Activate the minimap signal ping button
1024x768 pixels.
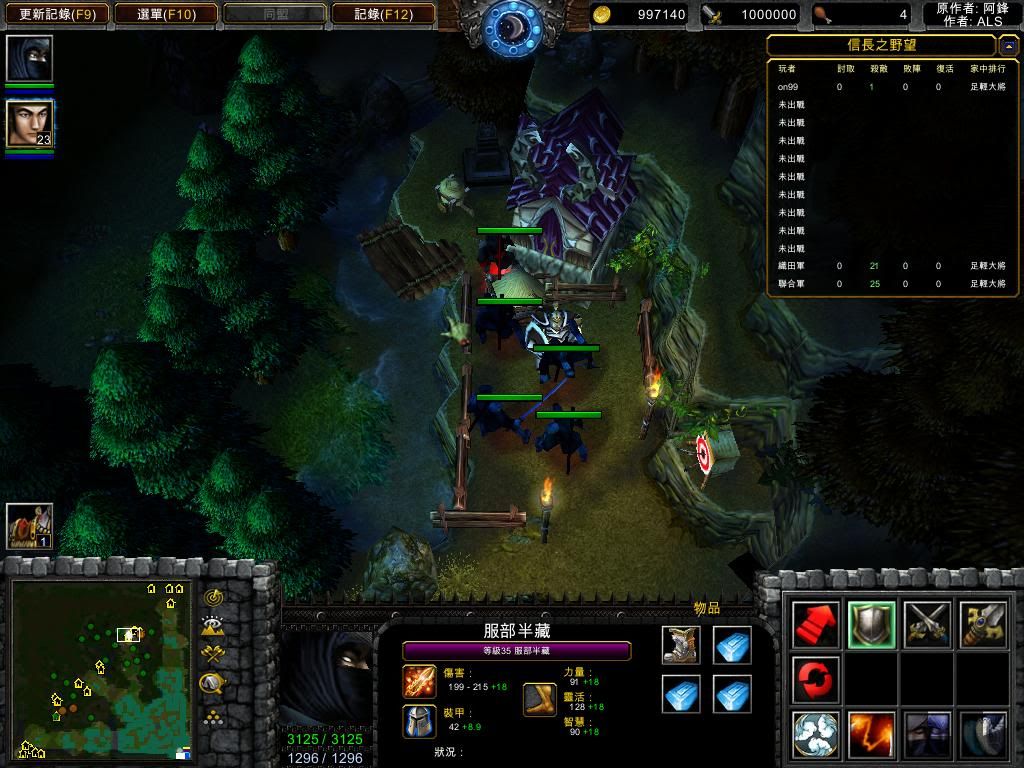pos(212,597)
